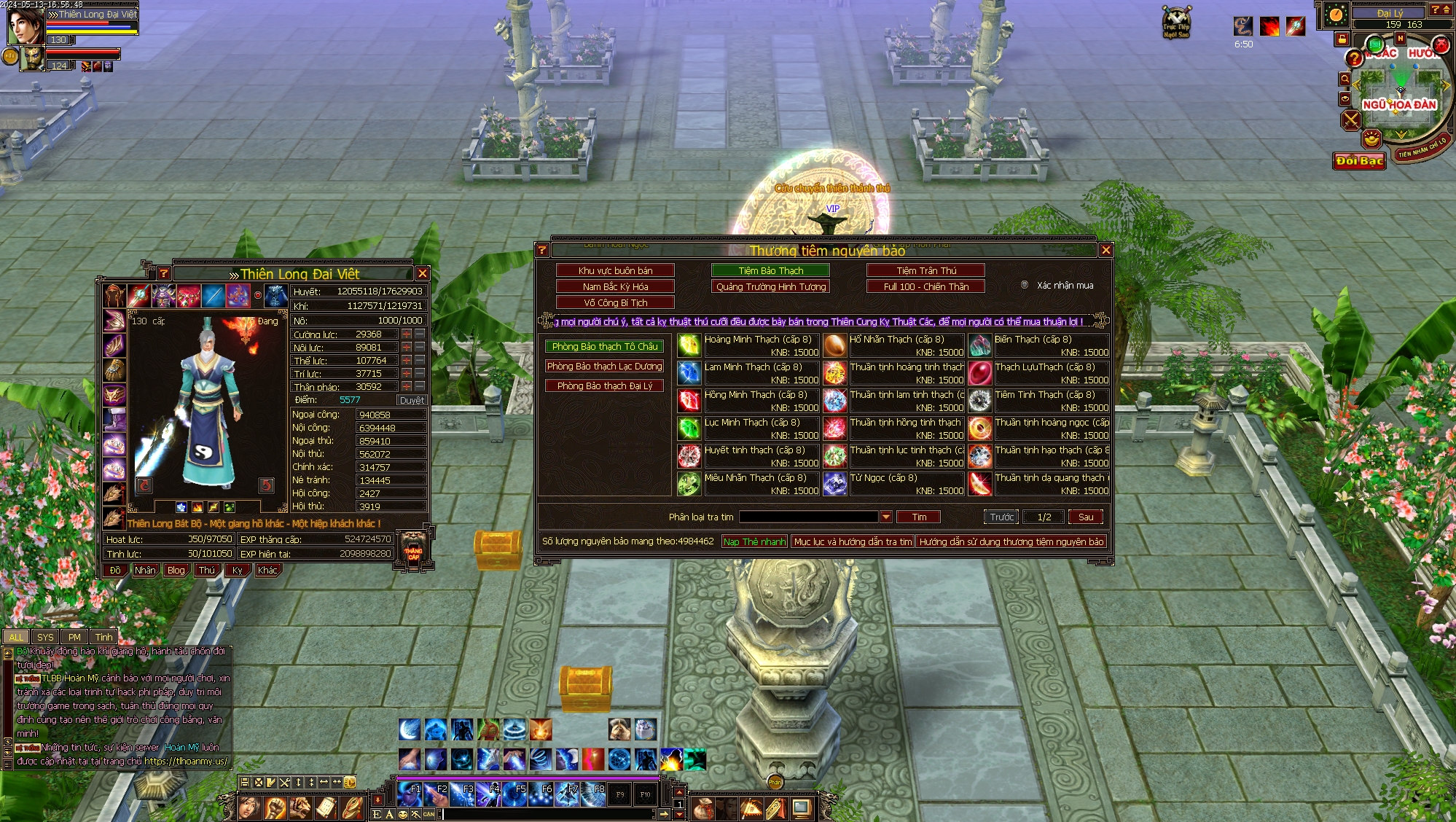This screenshot has height=822, width=1456.
Task: Go to next shop page with Sau
Action: coord(1085,517)
